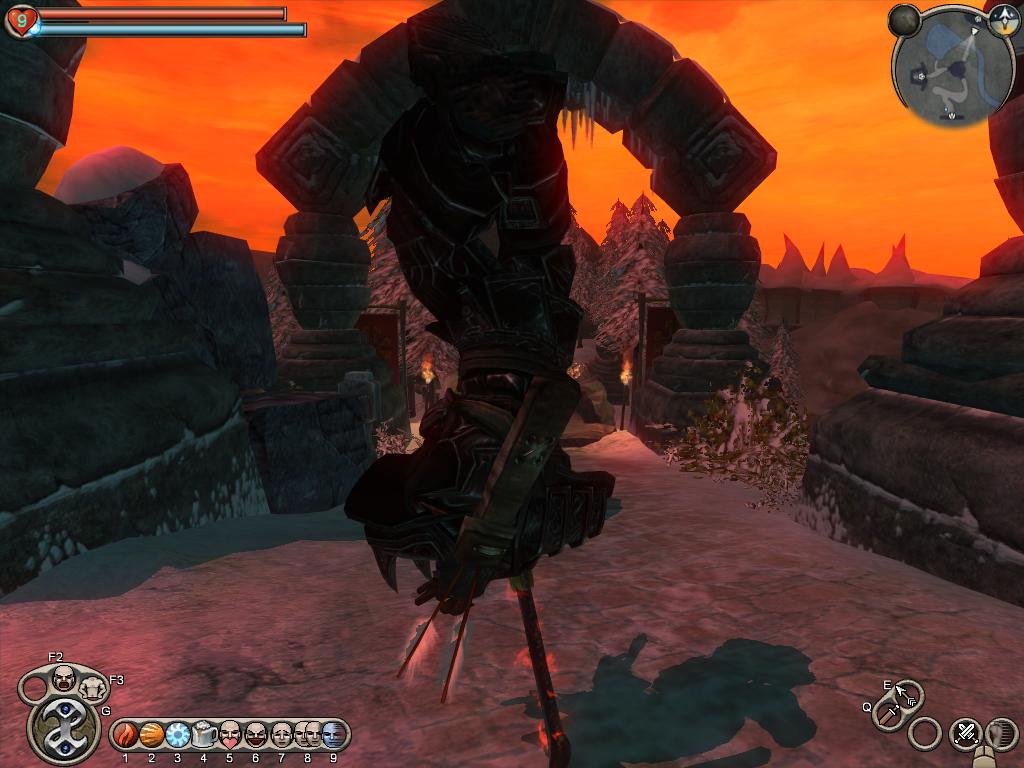The height and width of the screenshot is (768, 1024).
Task: Choose the face with heart expression
Action: 230,735
